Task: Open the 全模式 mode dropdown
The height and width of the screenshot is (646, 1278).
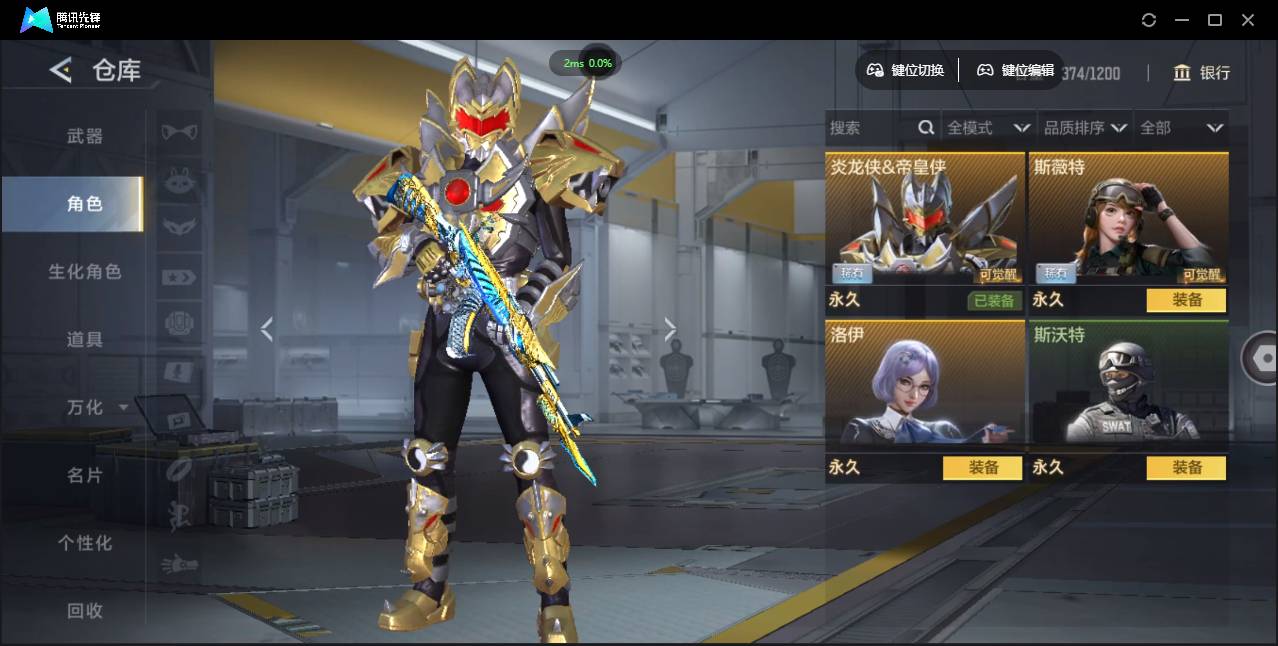Action: pyautogui.click(x=988, y=128)
